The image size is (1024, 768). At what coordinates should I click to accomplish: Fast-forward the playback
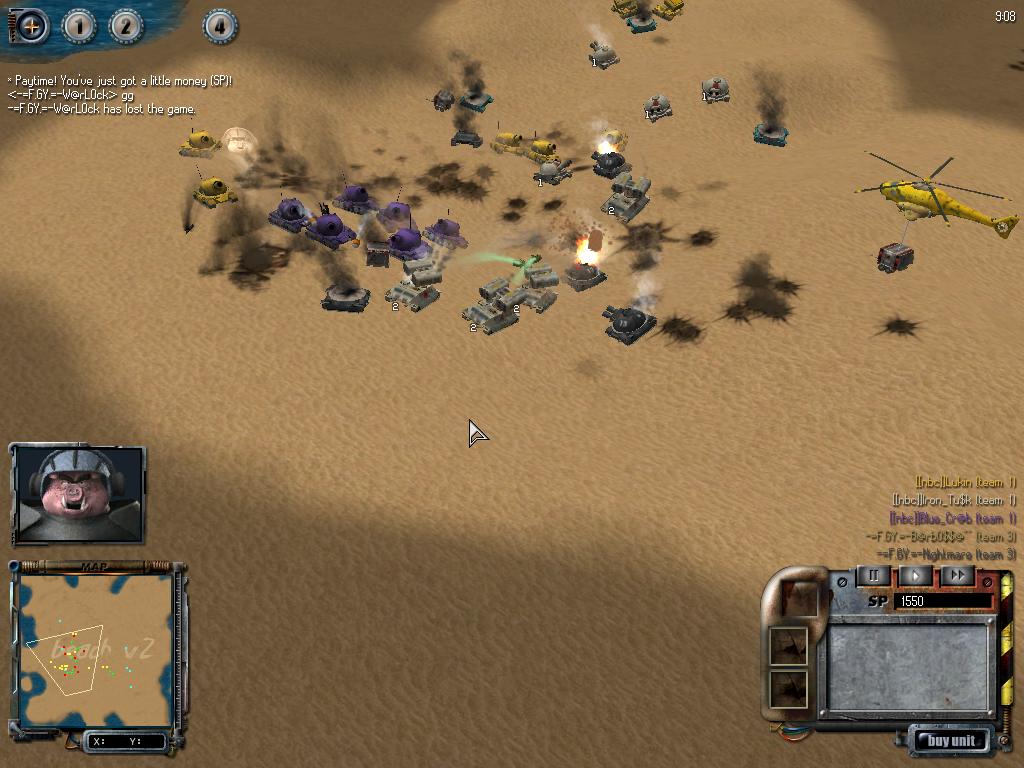957,576
